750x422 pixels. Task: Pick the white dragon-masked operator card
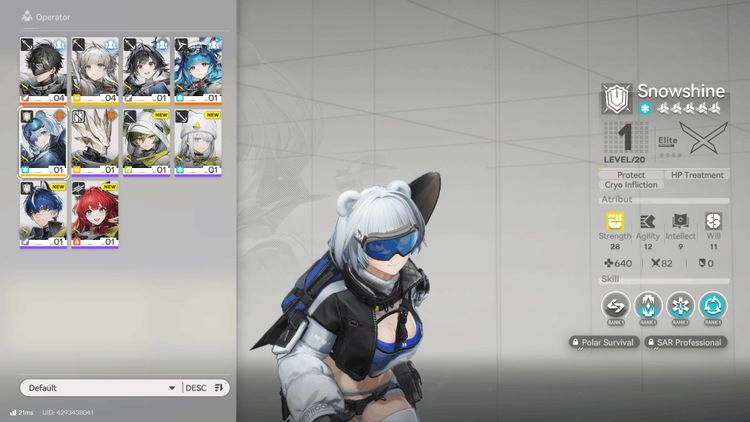pos(95,141)
